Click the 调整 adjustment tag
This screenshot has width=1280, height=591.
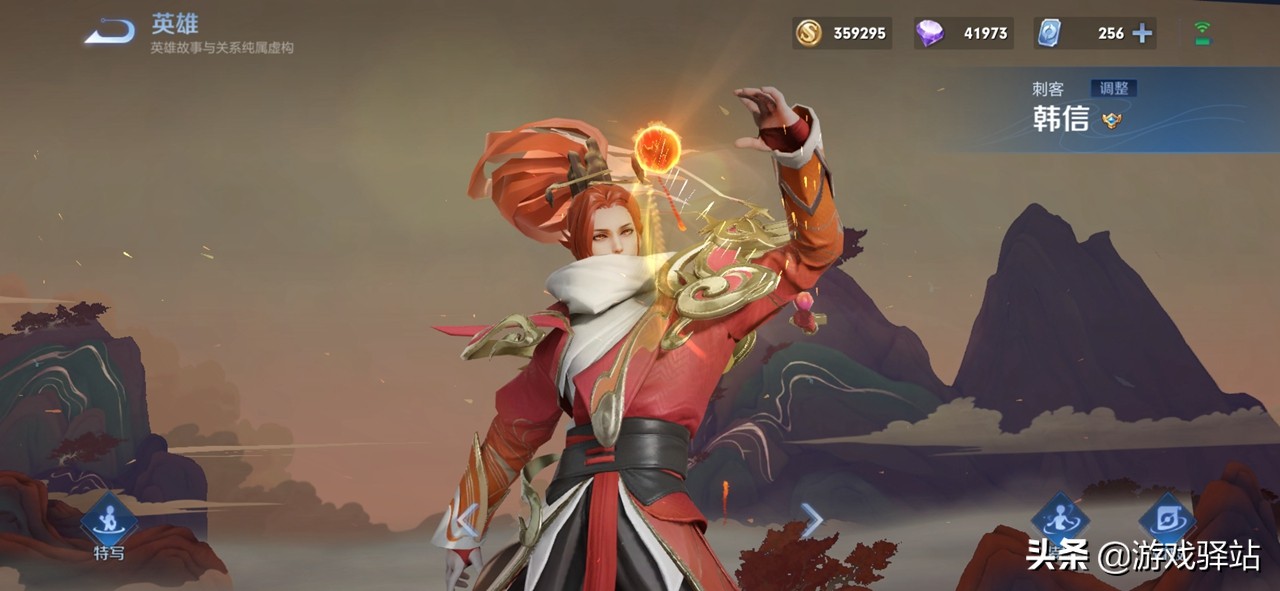click(1113, 88)
